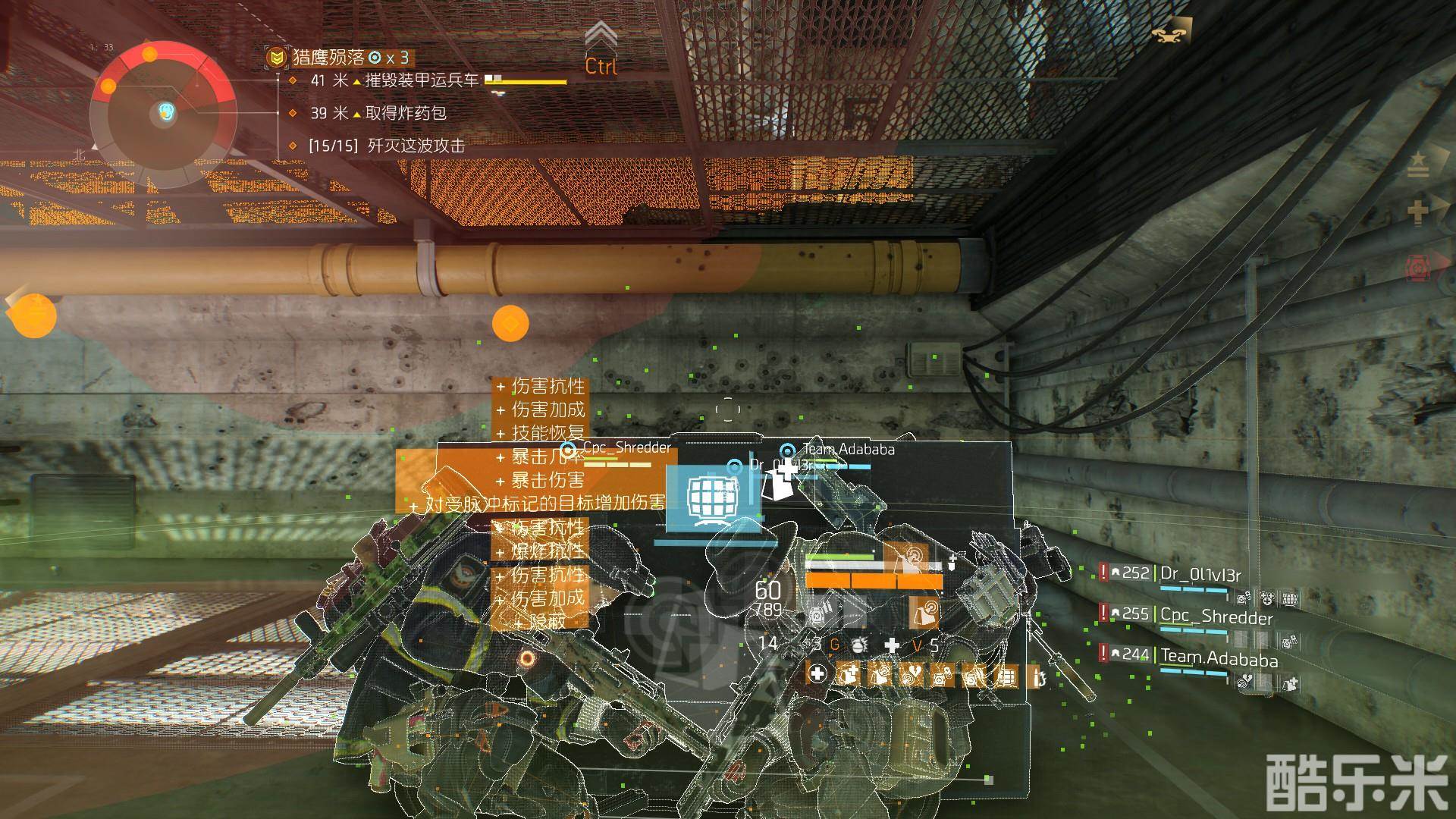Click the incendiary bullet buff icon
Image resolution: width=1456 pixels, height=819 pixels.
1036,676
